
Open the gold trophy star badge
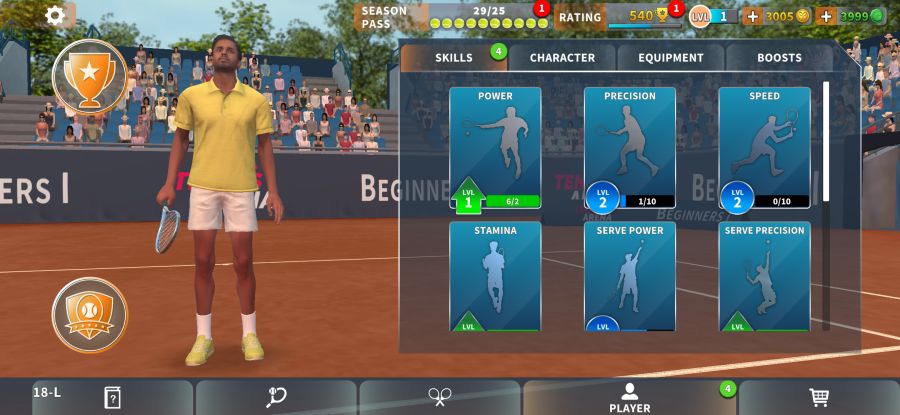point(89,76)
